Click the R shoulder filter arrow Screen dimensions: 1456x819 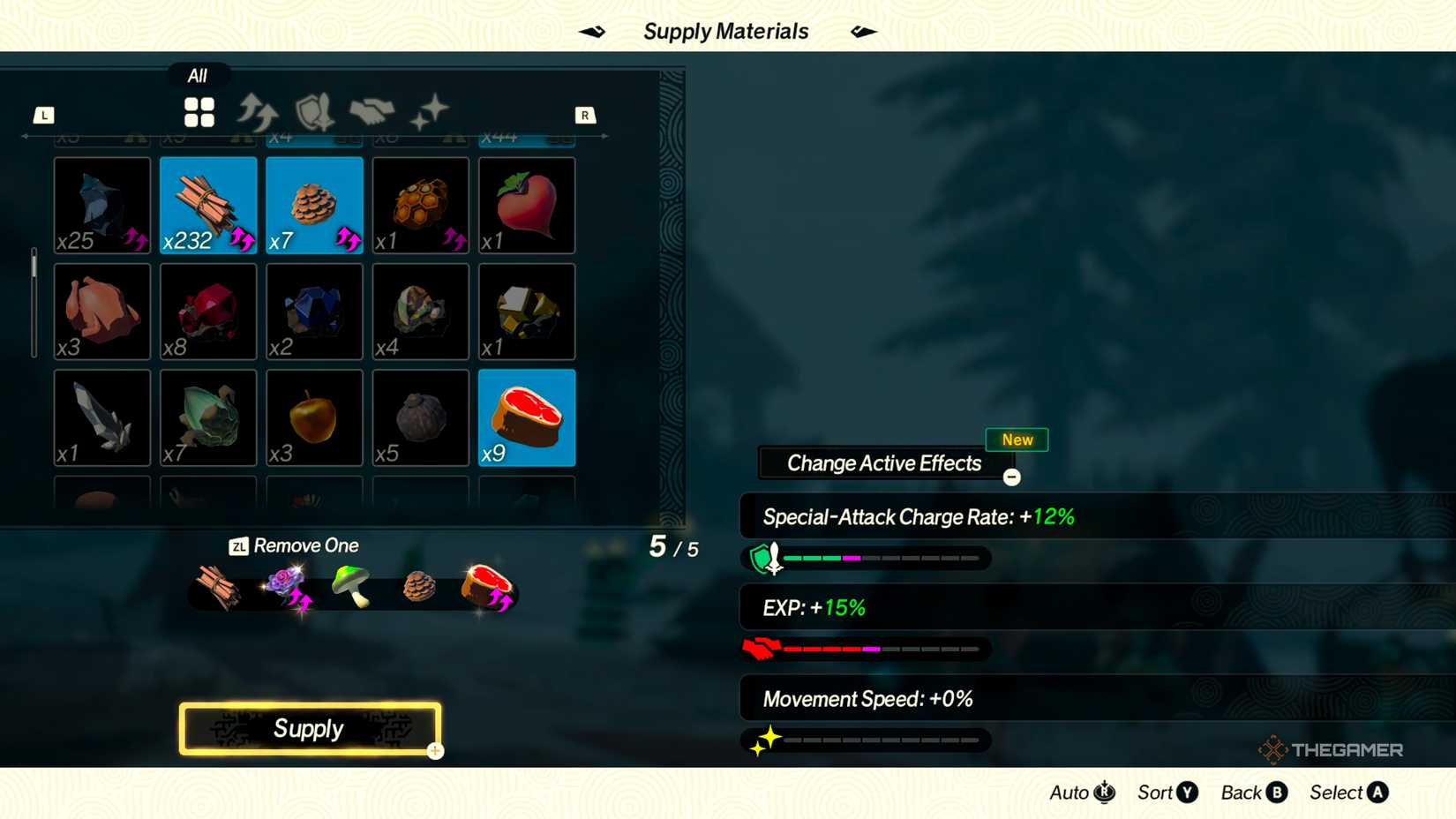click(x=585, y=114)
